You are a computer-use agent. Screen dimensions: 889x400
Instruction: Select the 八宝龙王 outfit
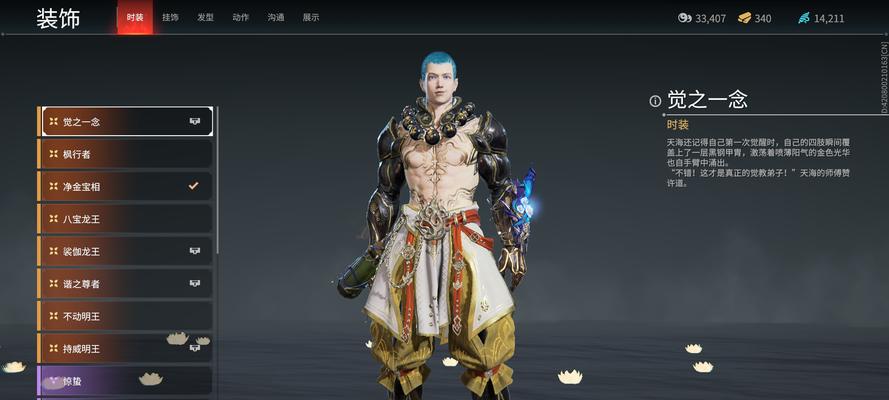click(125, 219)
